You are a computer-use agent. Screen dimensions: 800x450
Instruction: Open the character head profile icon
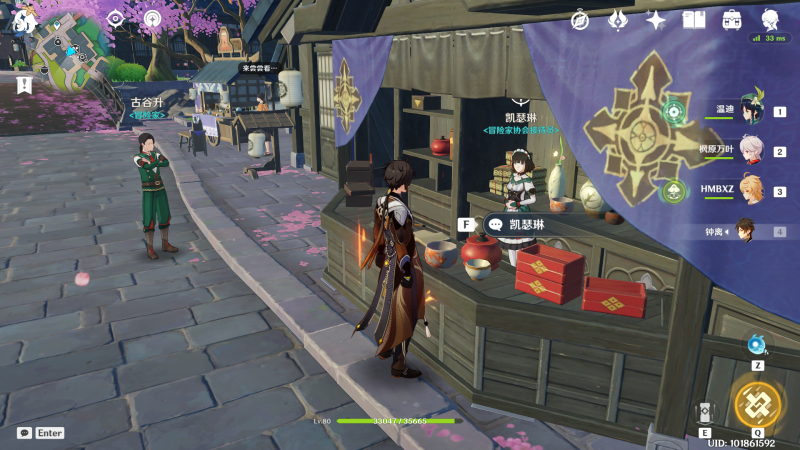coord(770,19)
